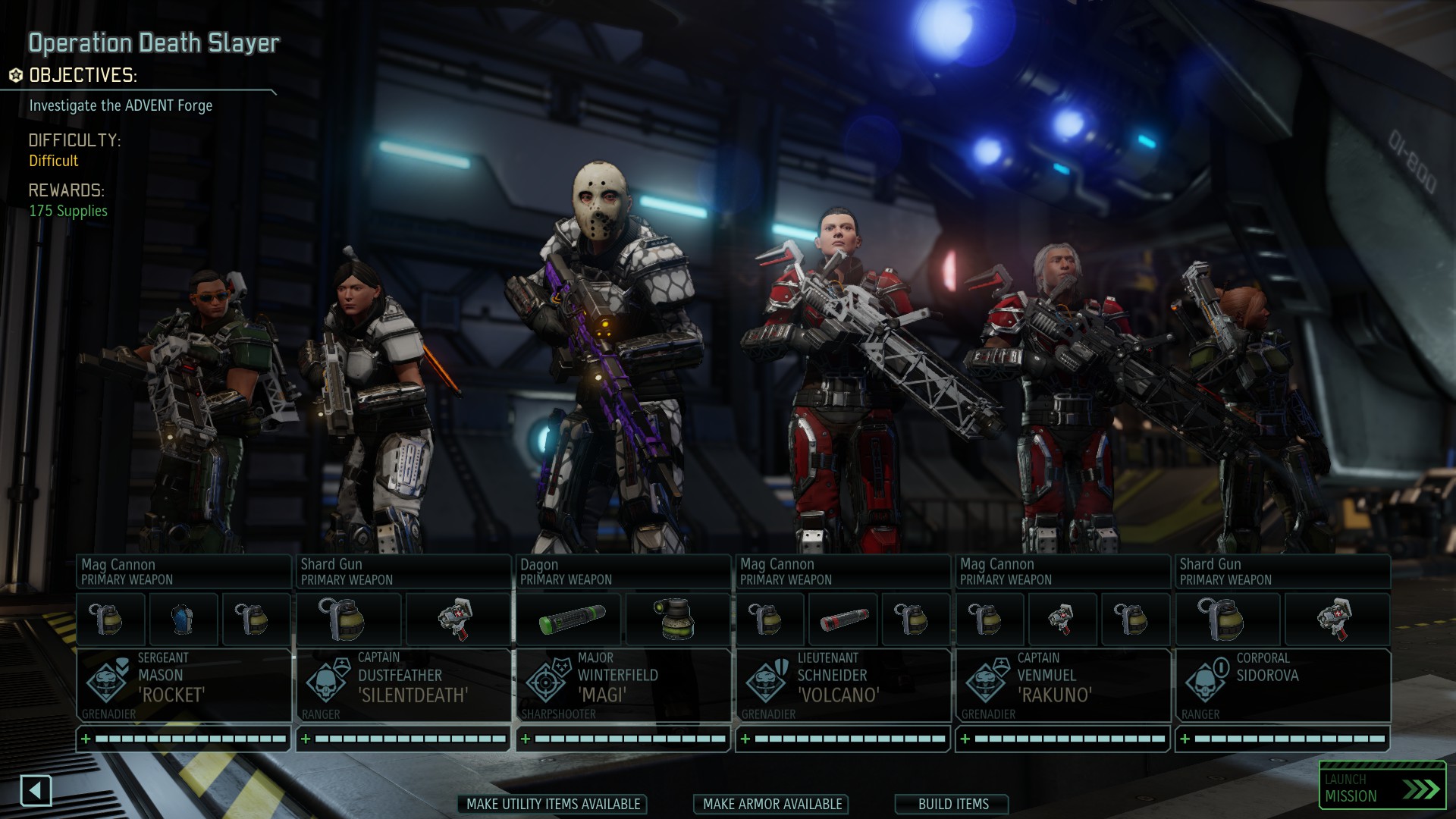The image size is (1456, 819).
Task: Select Sidorova's frag grenade slot
Action: coord(1228,619)
